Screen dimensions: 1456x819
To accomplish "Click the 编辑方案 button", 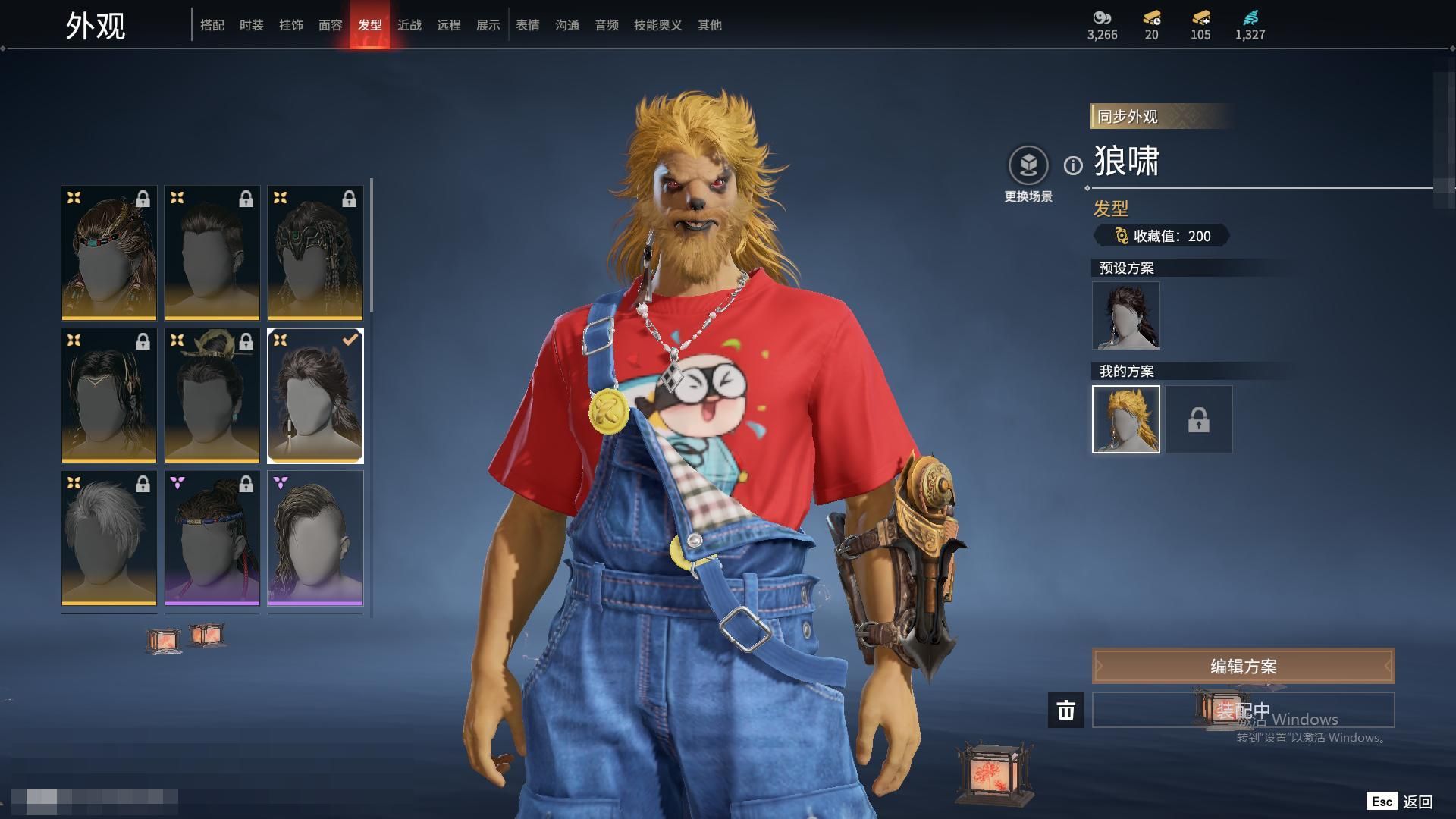I will [x=1243, y=666].
